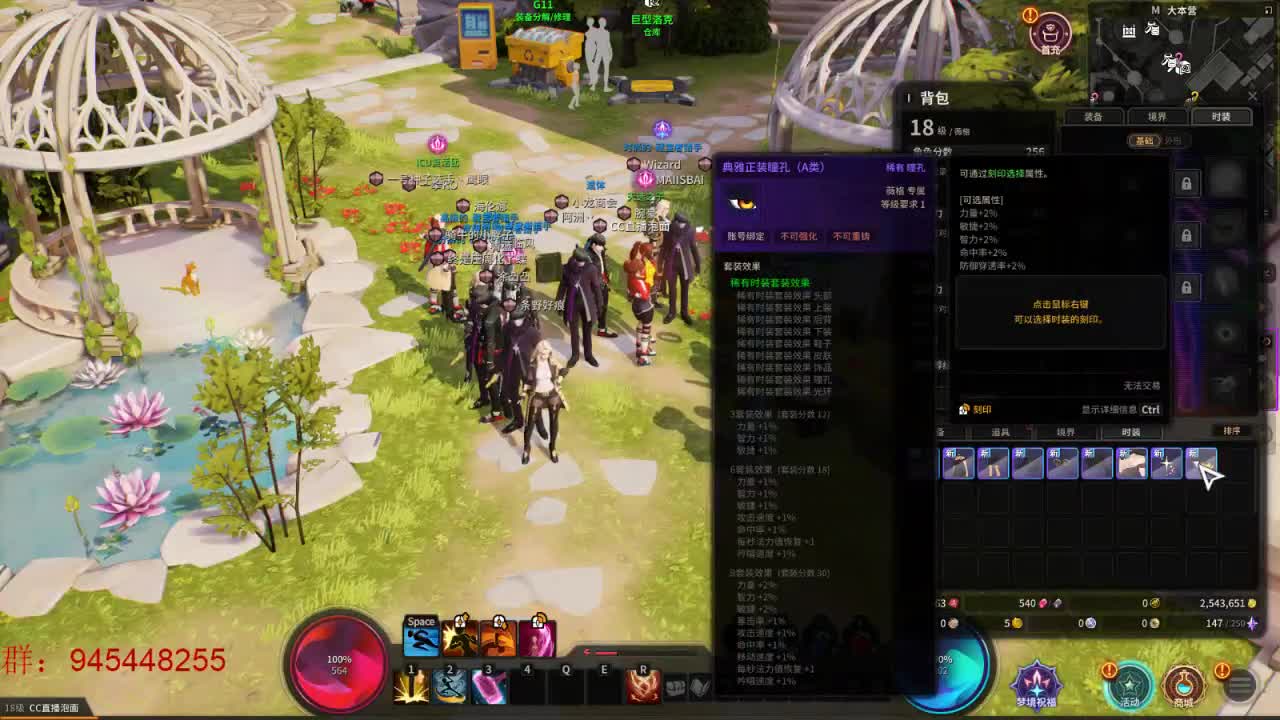
Task: Open the 商城 shop icon
Action: pos(1183,684)
